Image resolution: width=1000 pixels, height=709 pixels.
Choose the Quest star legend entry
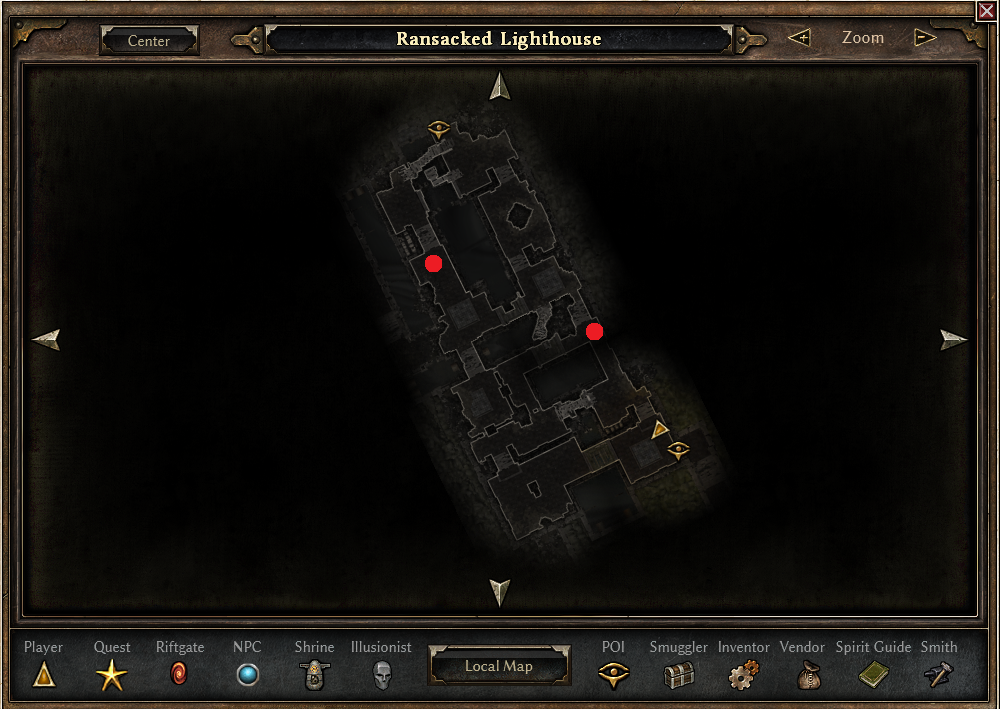point(112,677)
